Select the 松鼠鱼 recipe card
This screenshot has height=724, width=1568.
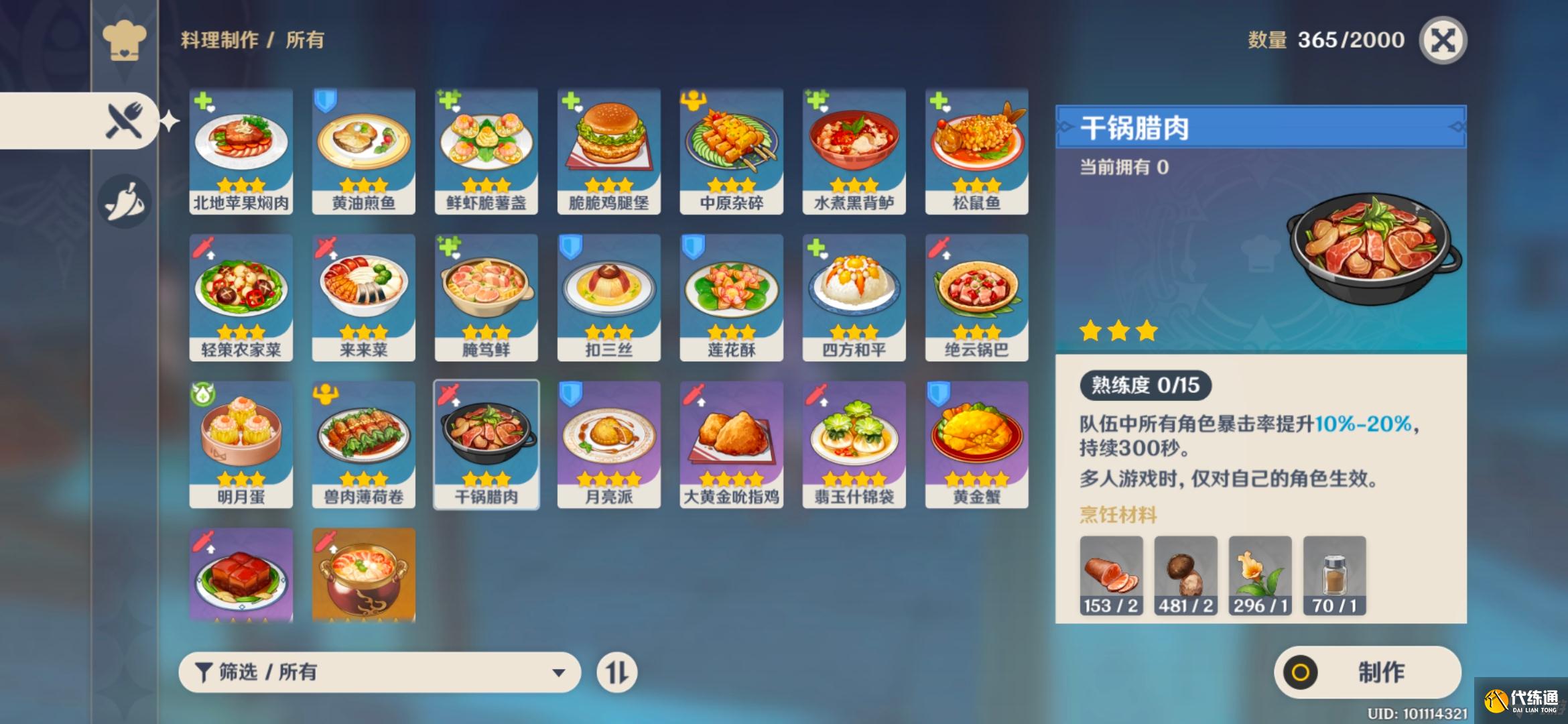[x=976, y=147]
